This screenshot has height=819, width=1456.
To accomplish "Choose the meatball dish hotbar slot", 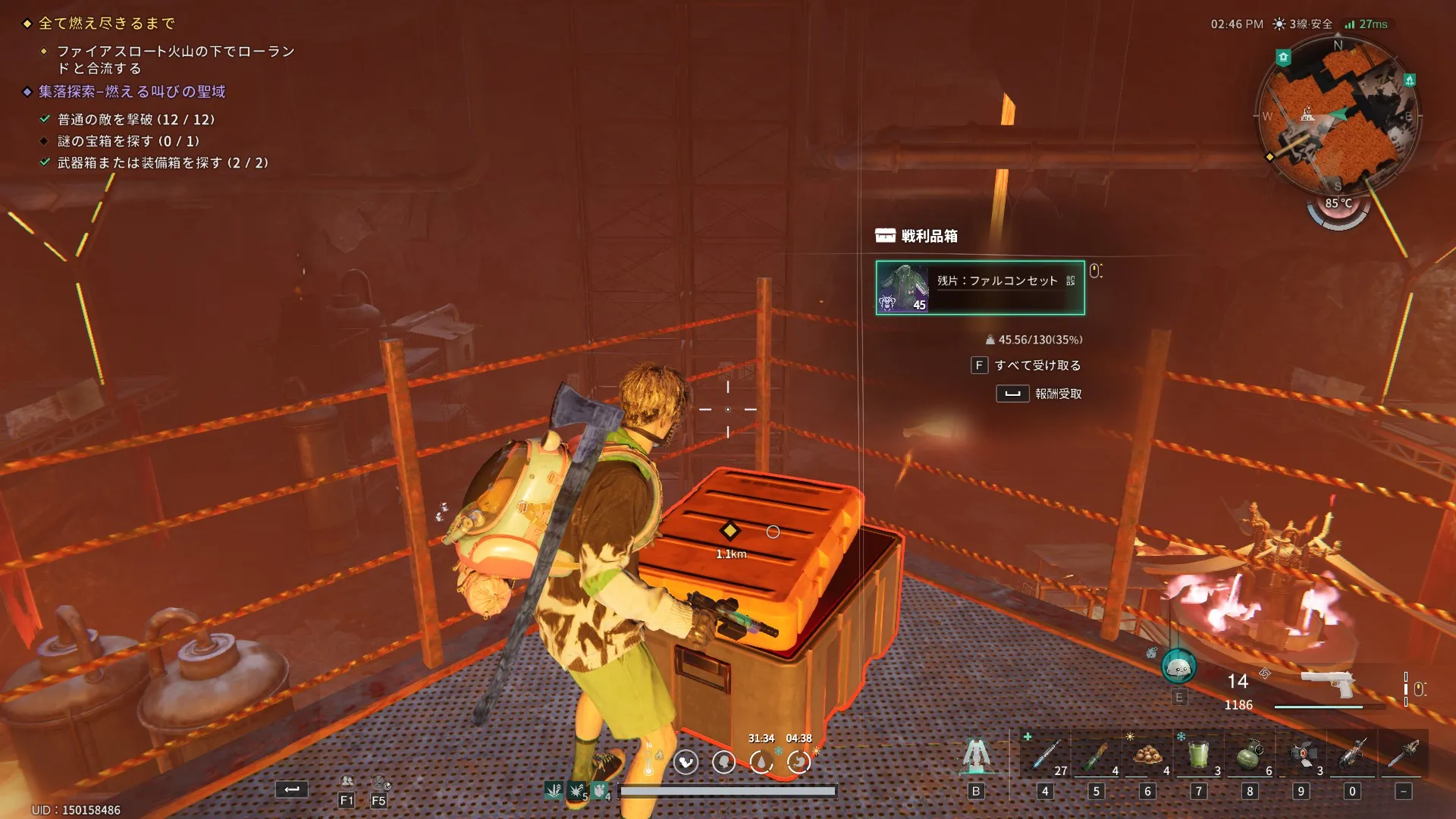I will [1147, 755].
